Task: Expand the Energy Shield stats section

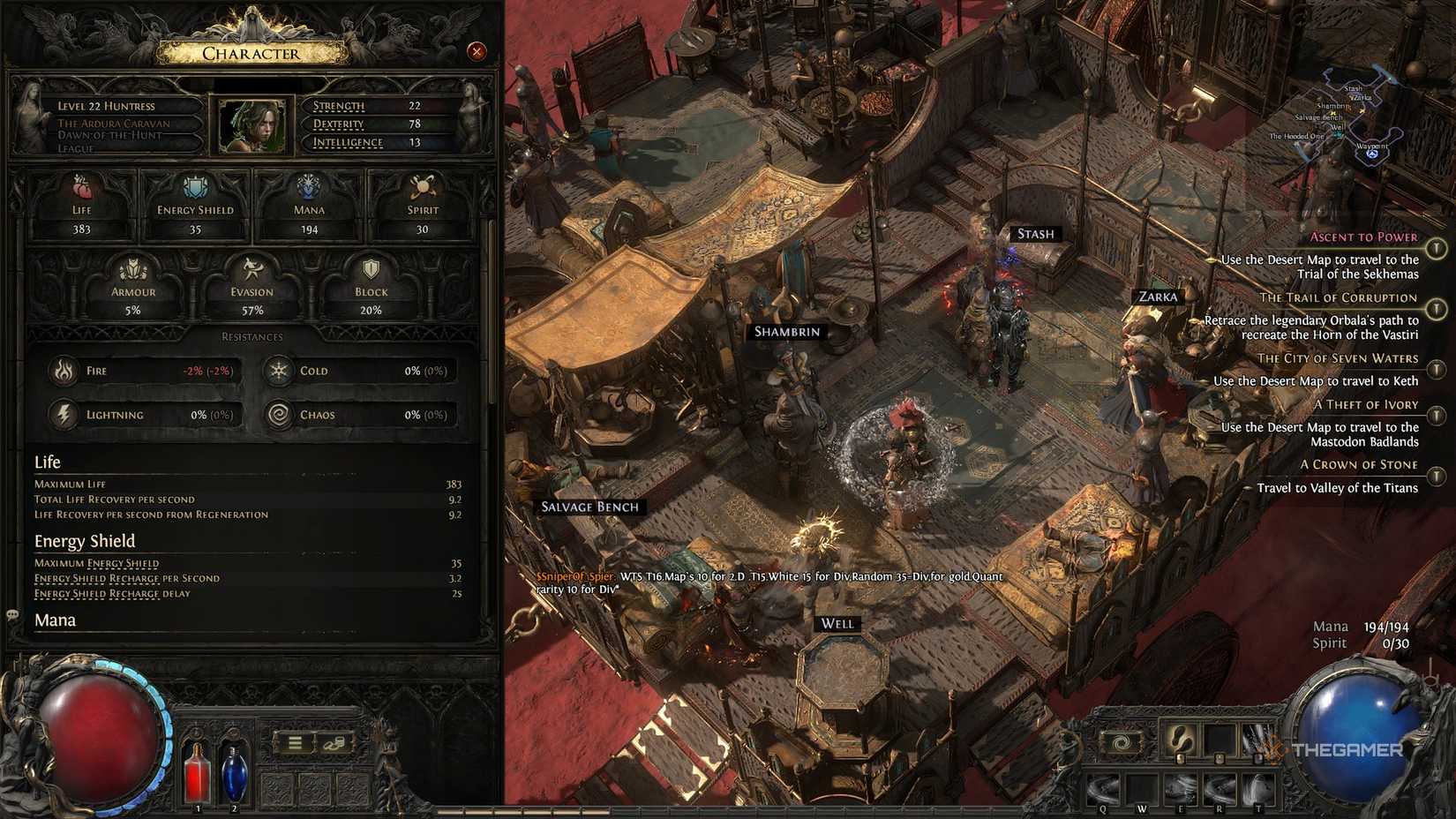Action: [x=84, y=540]
